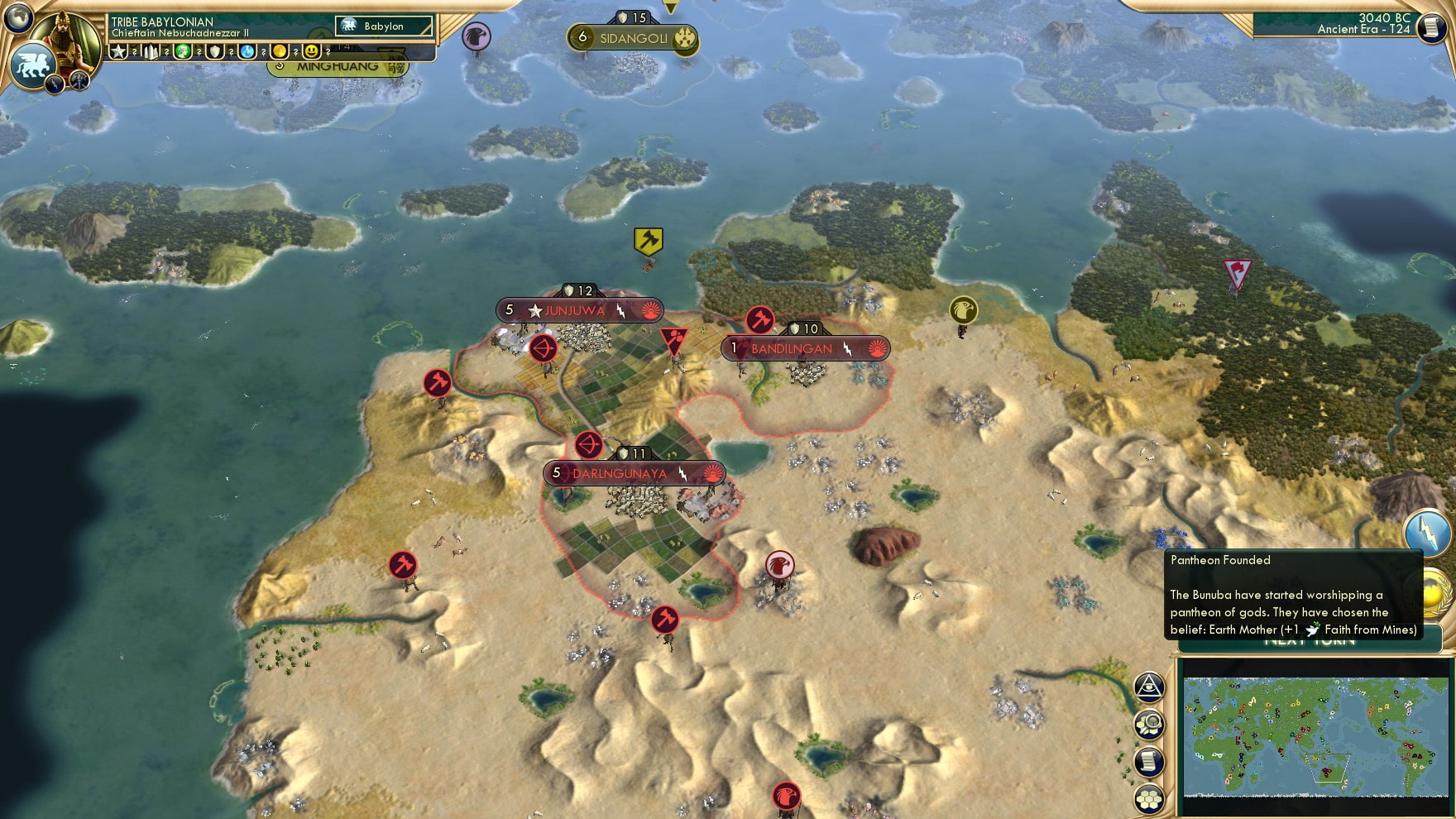
Task: Click the lightning bolt notification icon on the right edge
Action: tap(1430, 534)
